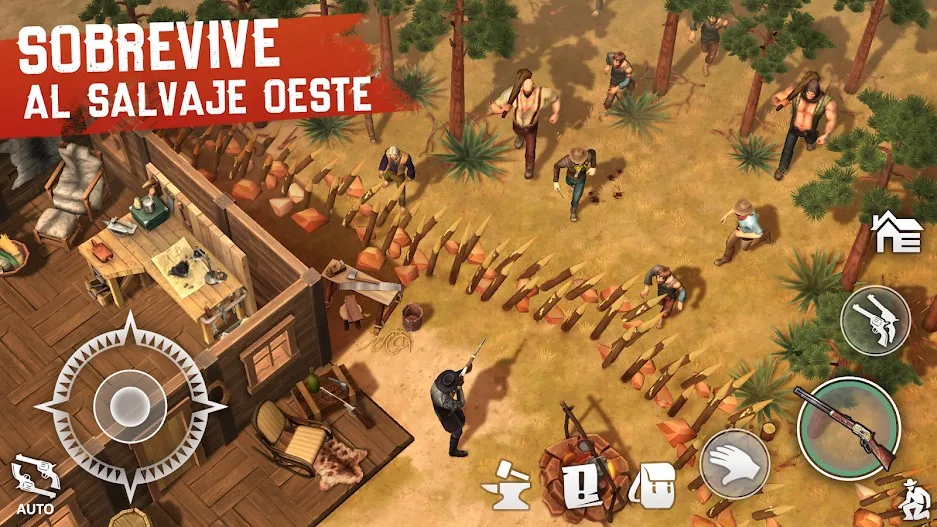Switch to the revolver weapon
The image size is (937, 527).
874,320
